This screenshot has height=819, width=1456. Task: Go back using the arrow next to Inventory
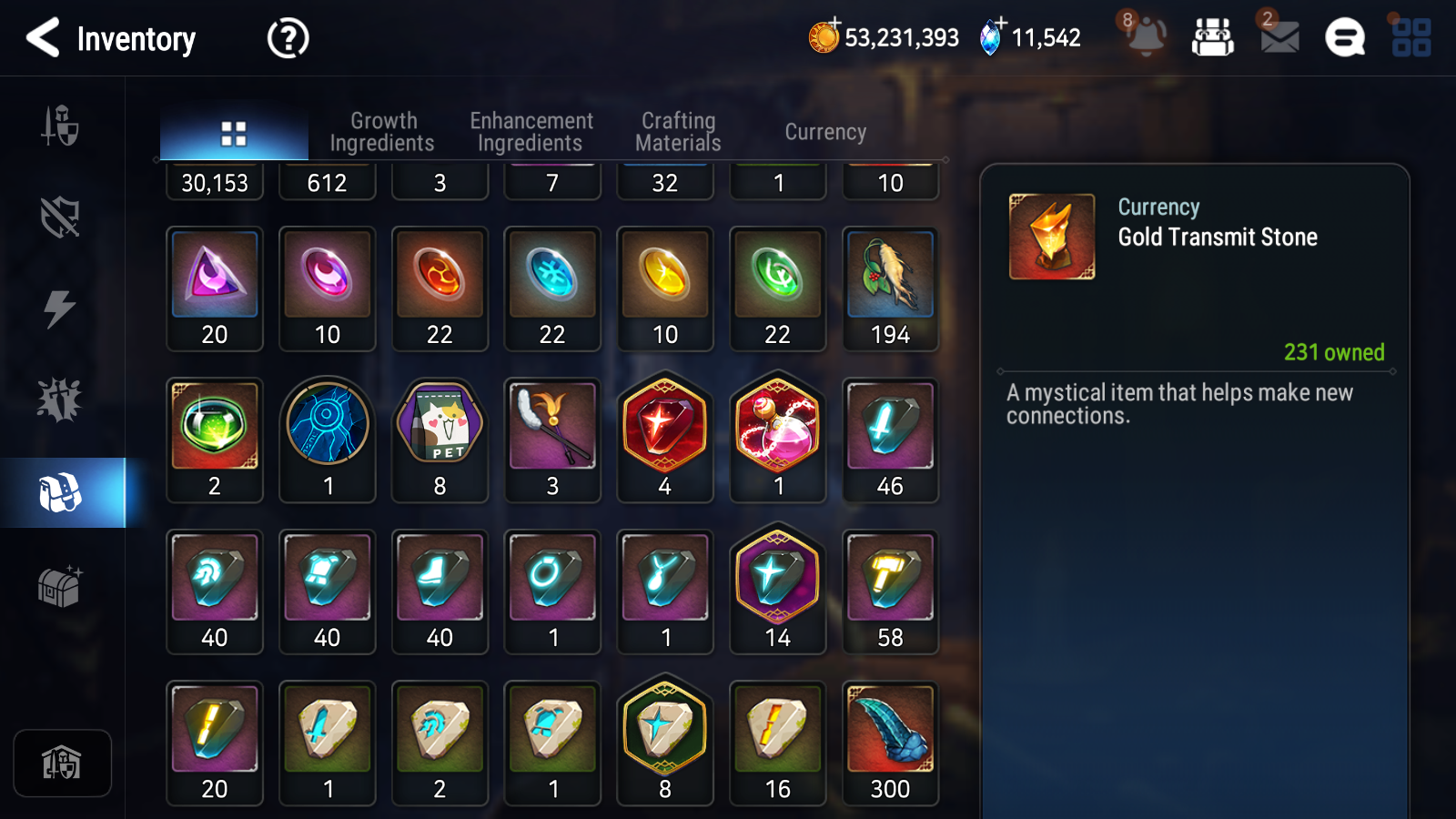click(41, 38)
